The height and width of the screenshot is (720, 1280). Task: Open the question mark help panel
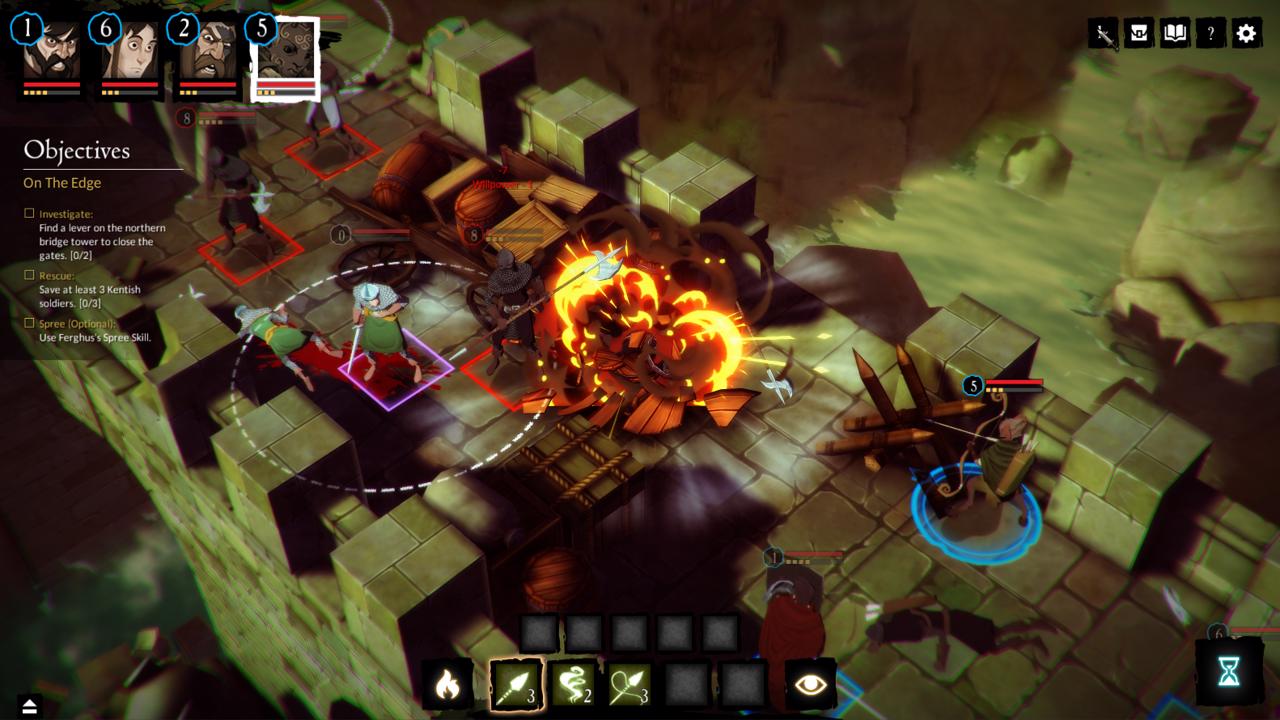pyautogui.click(x=1210, y=34)
